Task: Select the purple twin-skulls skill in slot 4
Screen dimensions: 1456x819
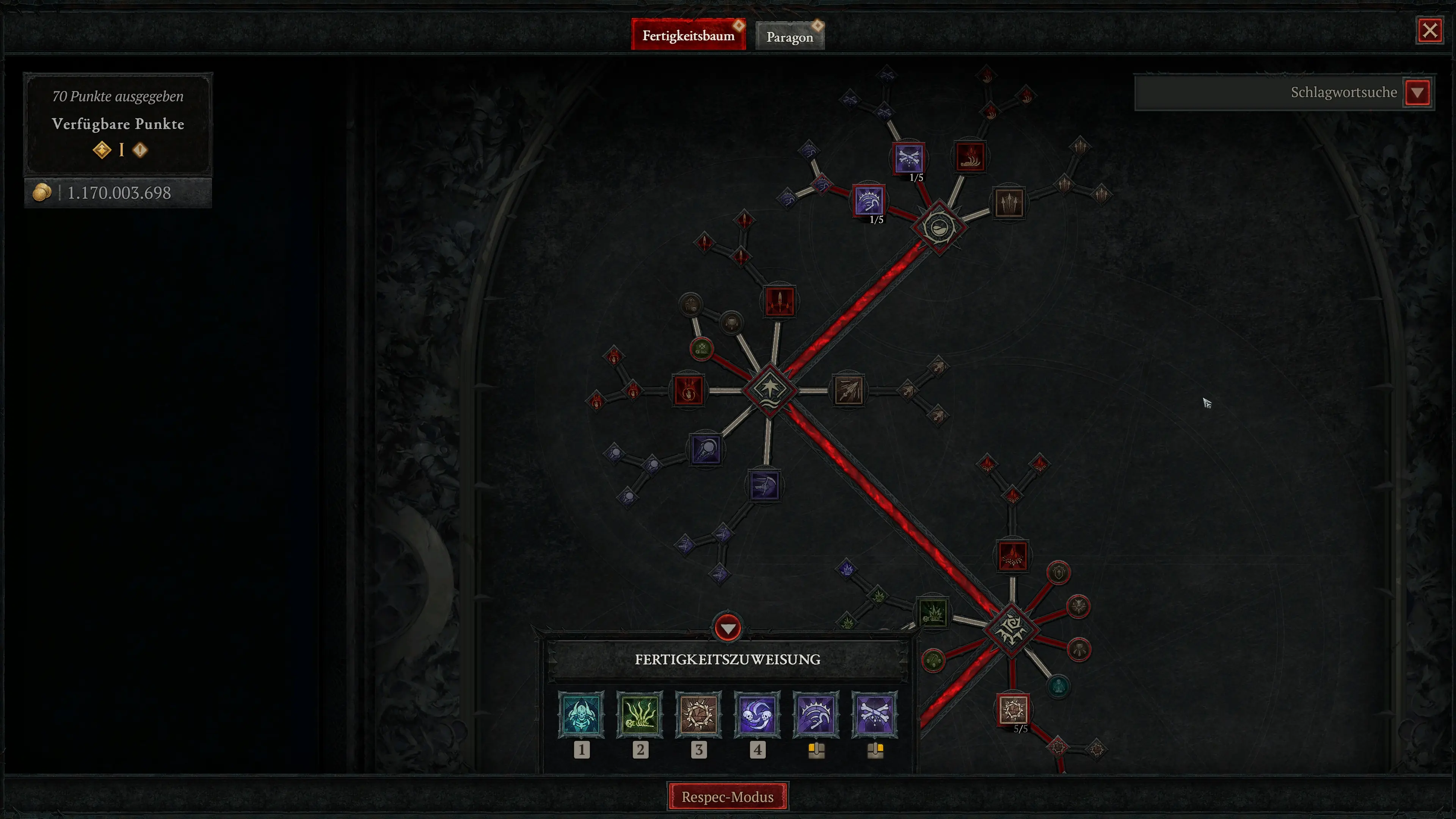Action: (758, 714)
